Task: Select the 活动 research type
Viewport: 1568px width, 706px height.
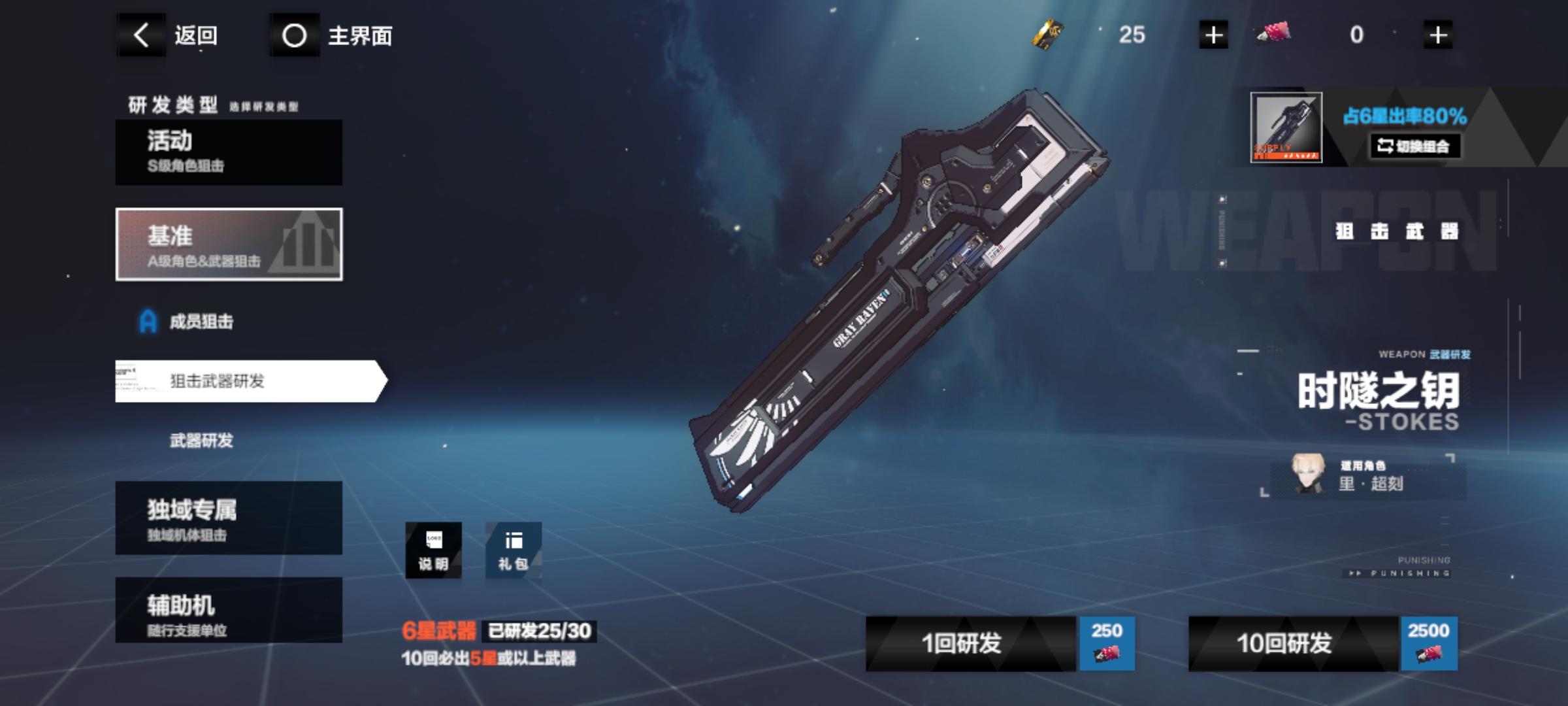Action: point(229,152)
